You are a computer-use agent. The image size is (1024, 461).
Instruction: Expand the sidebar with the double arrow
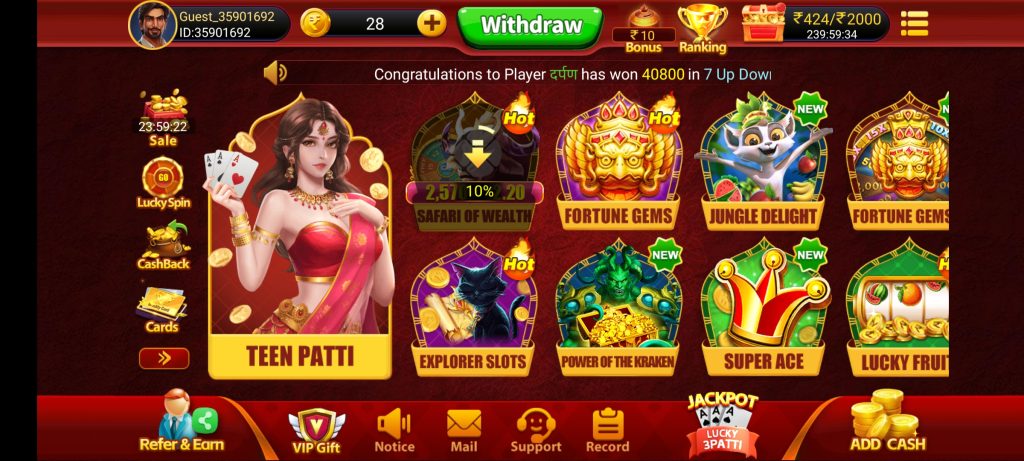[x=164, y=358]
